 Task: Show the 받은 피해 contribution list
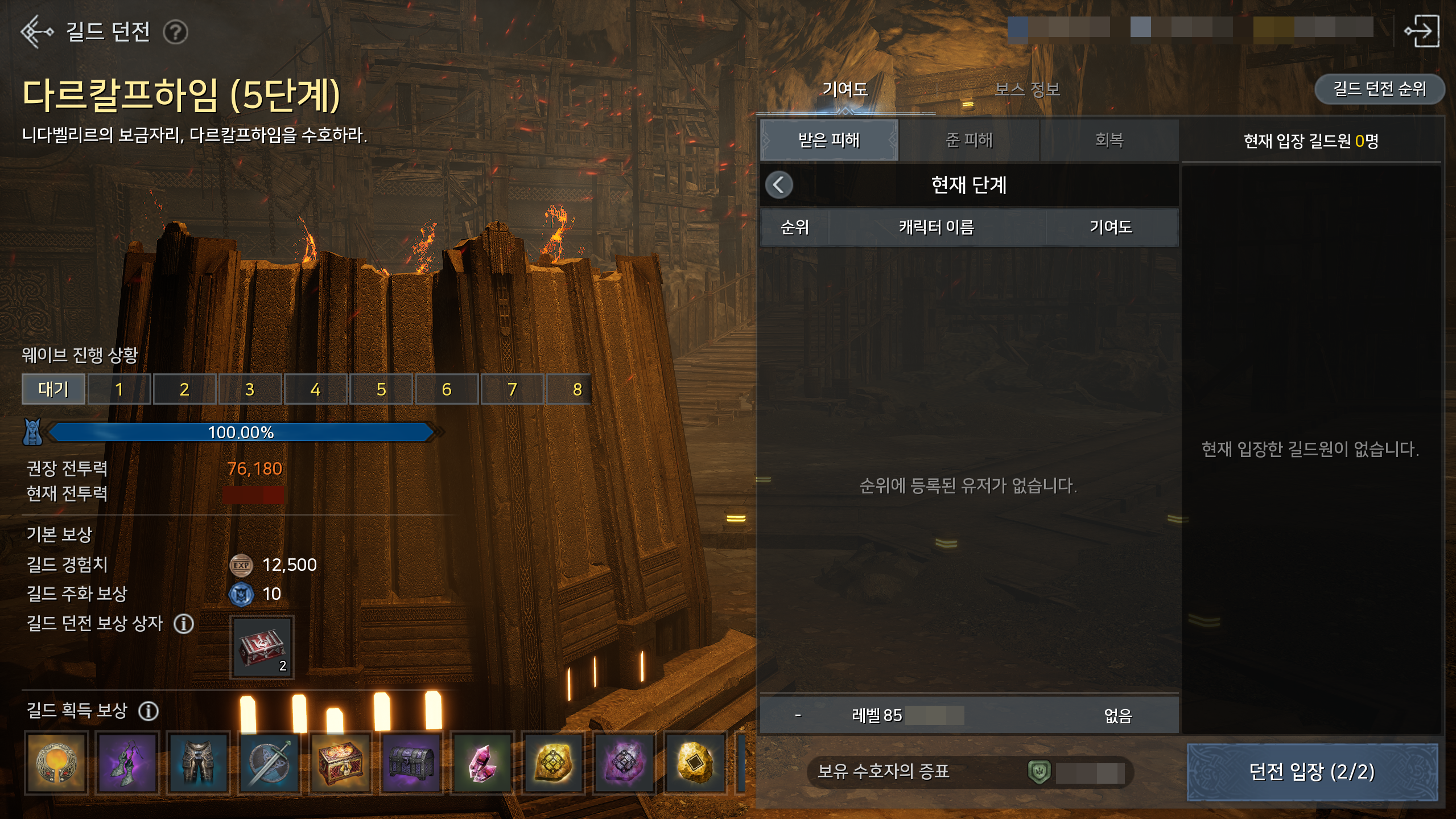[x=829, y=140]
